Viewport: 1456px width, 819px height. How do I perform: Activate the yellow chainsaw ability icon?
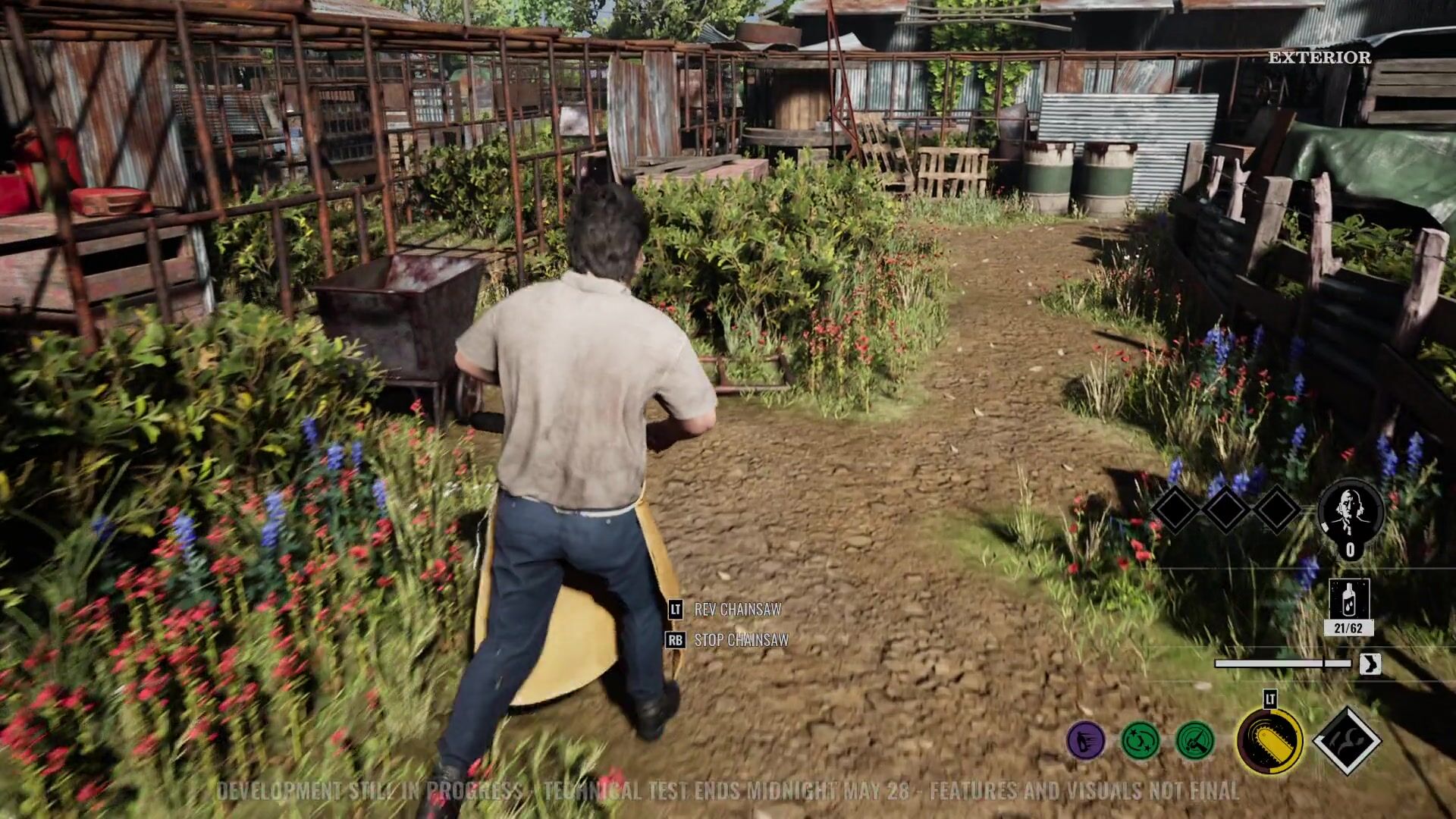click(x=1269, y=741)
